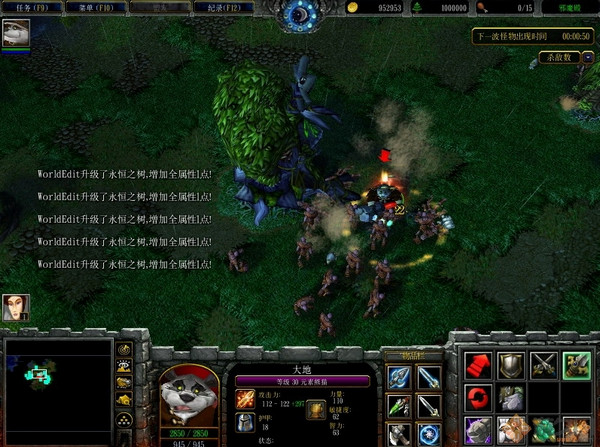The width and height of the screenshot is (600, 447).
Task: Toggle the minimap terrain display button
Action: pos(125,366)
